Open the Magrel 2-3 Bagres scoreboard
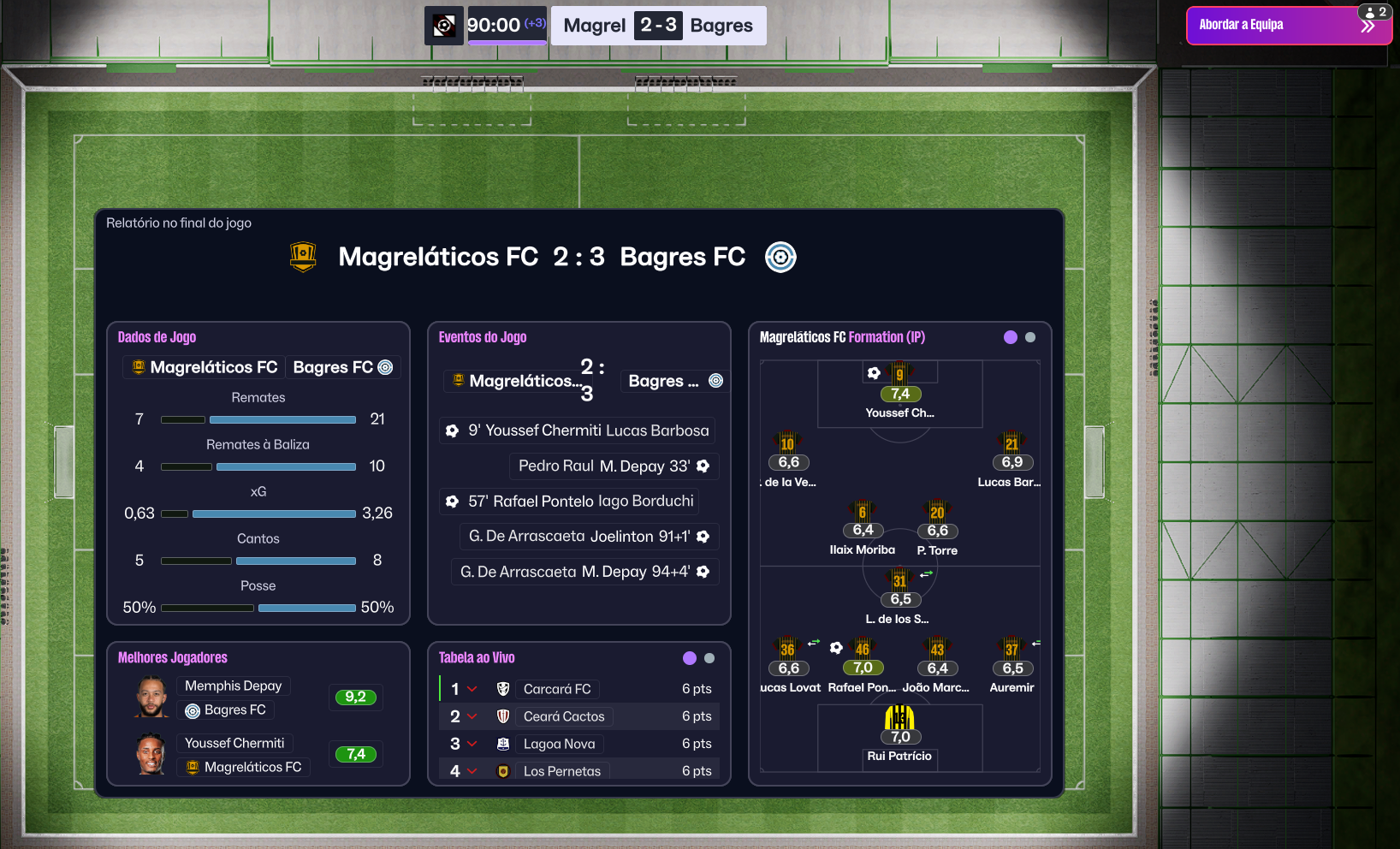 pos(658,26)
